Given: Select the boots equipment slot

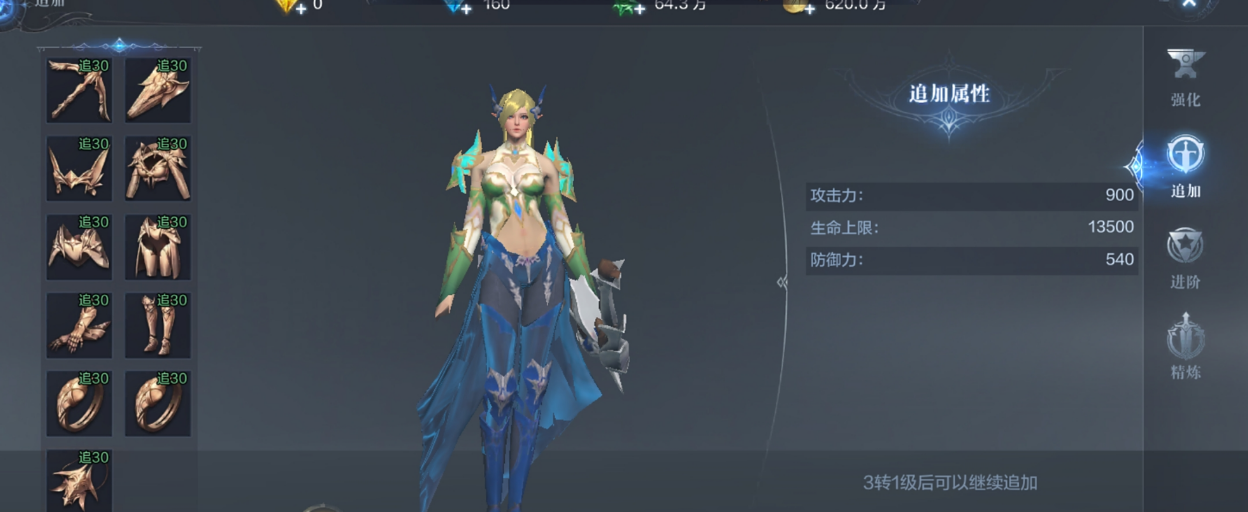Looking at the screenshot, I should (157, 324).
